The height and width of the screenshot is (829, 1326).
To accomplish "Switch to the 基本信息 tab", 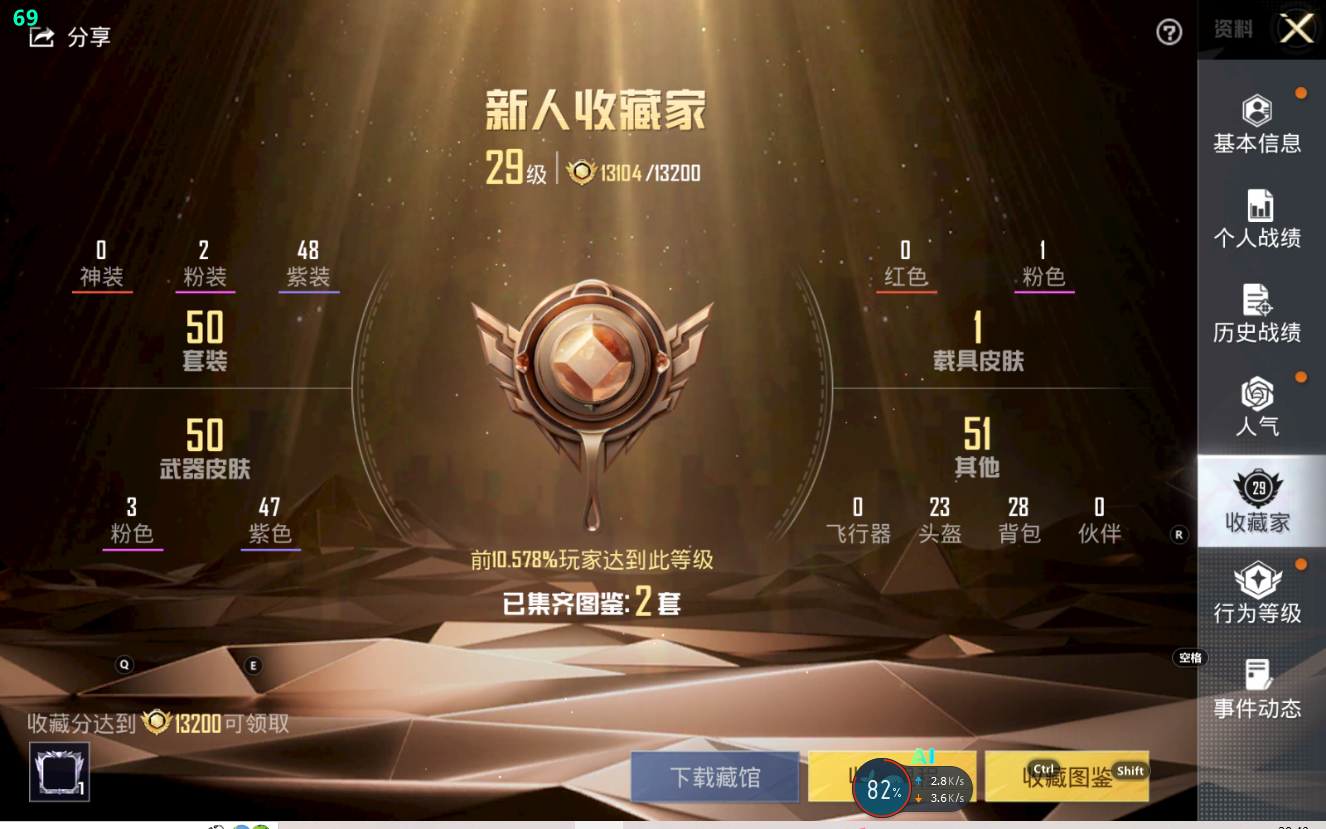I will pos(1257,125).
